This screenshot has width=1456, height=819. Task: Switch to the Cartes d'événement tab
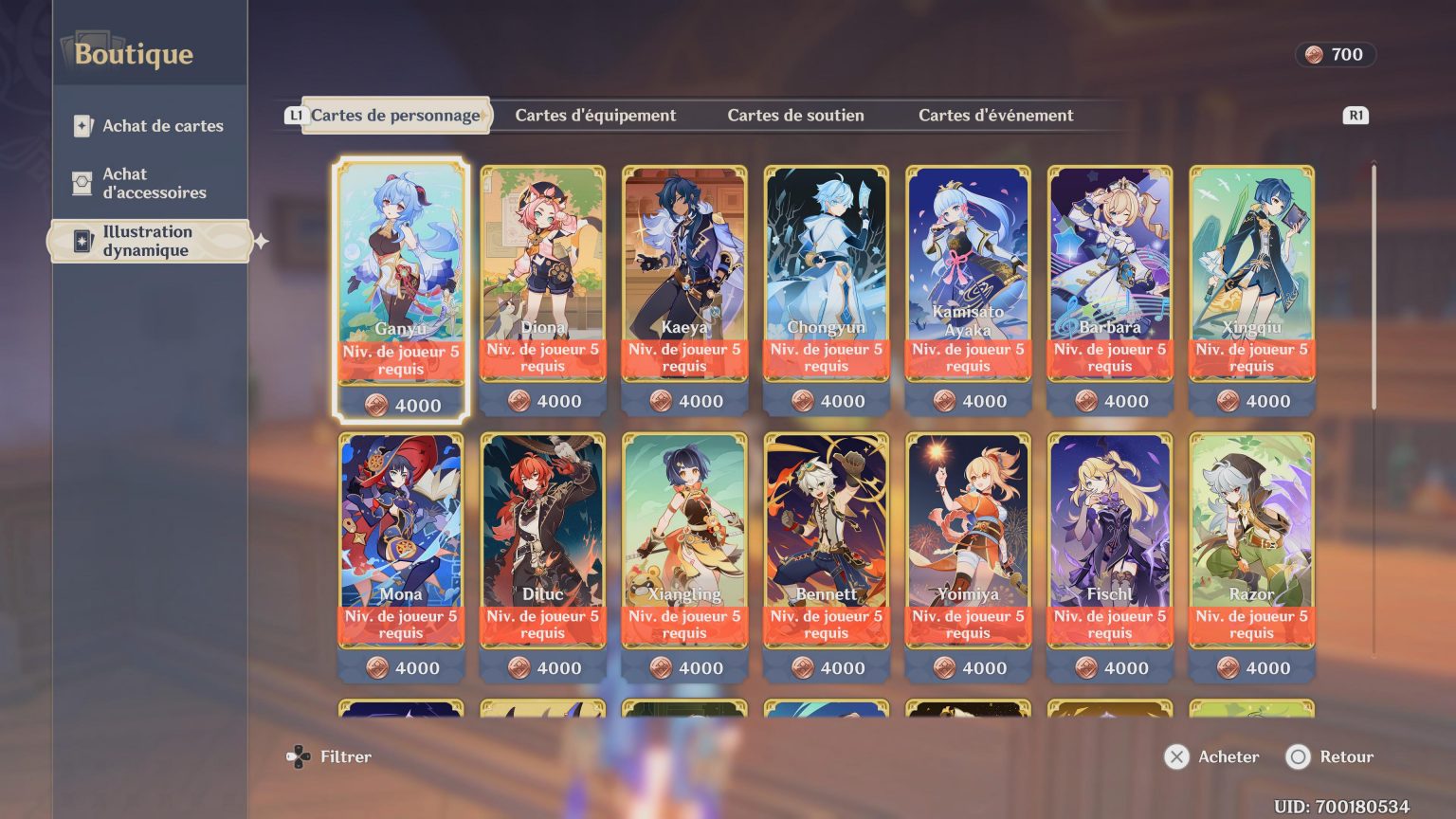995,115
